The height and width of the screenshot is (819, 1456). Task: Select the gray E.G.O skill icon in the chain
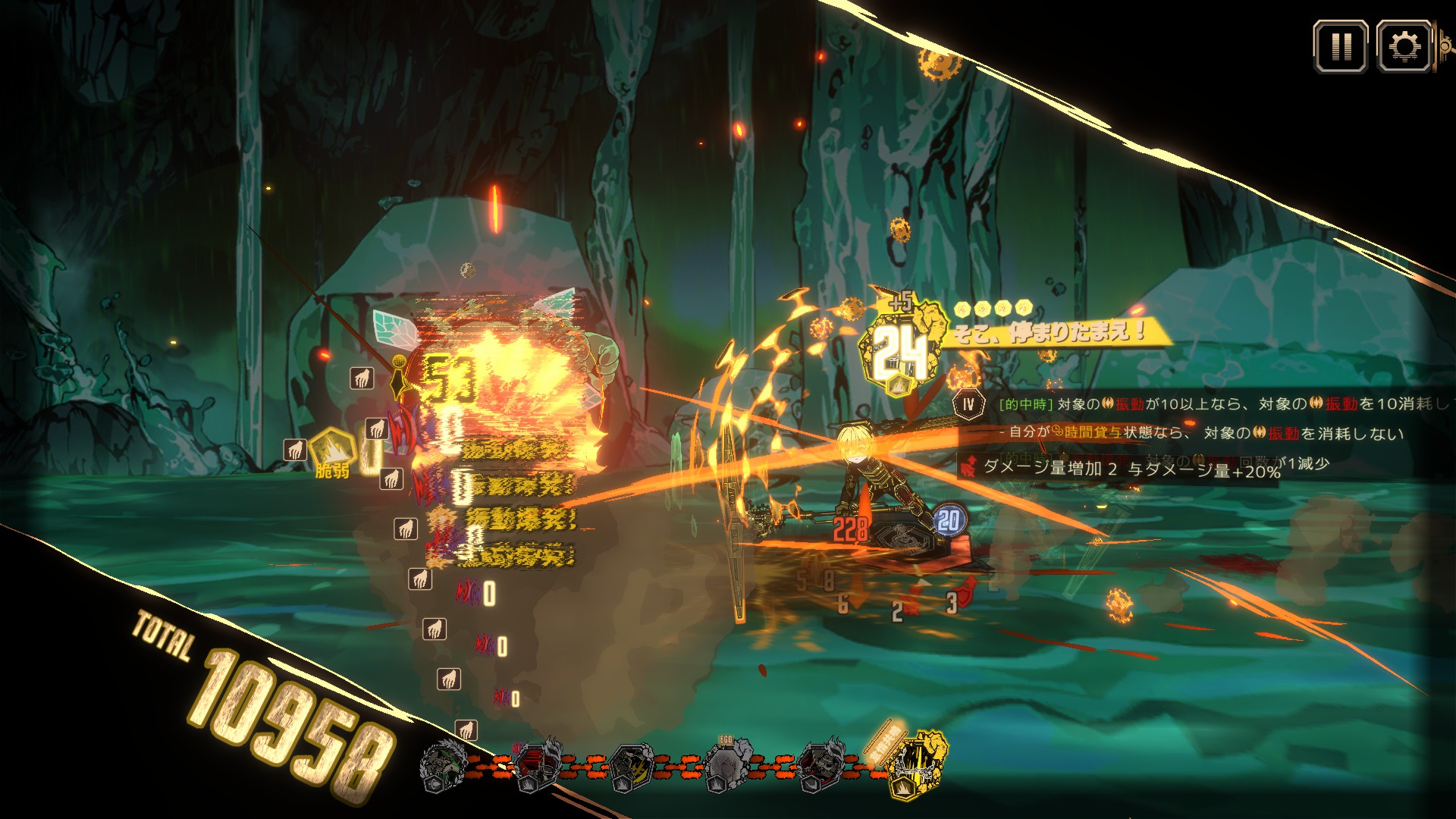point(728,764)
